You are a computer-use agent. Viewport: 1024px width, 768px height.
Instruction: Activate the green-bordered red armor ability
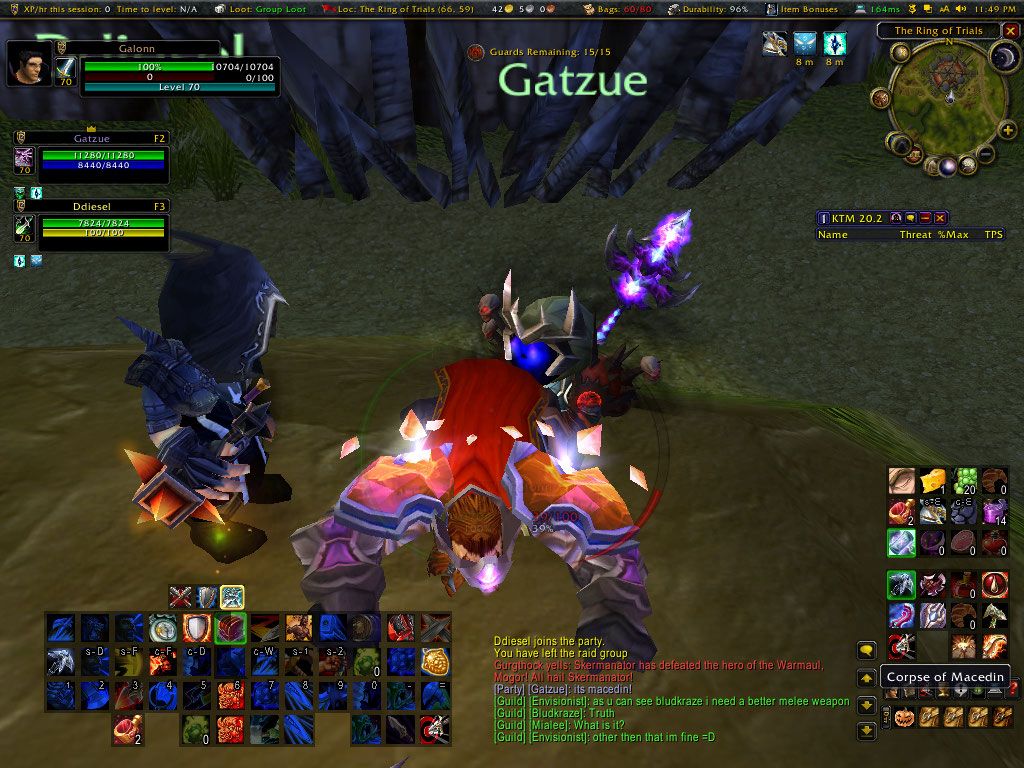pos(230,628)
